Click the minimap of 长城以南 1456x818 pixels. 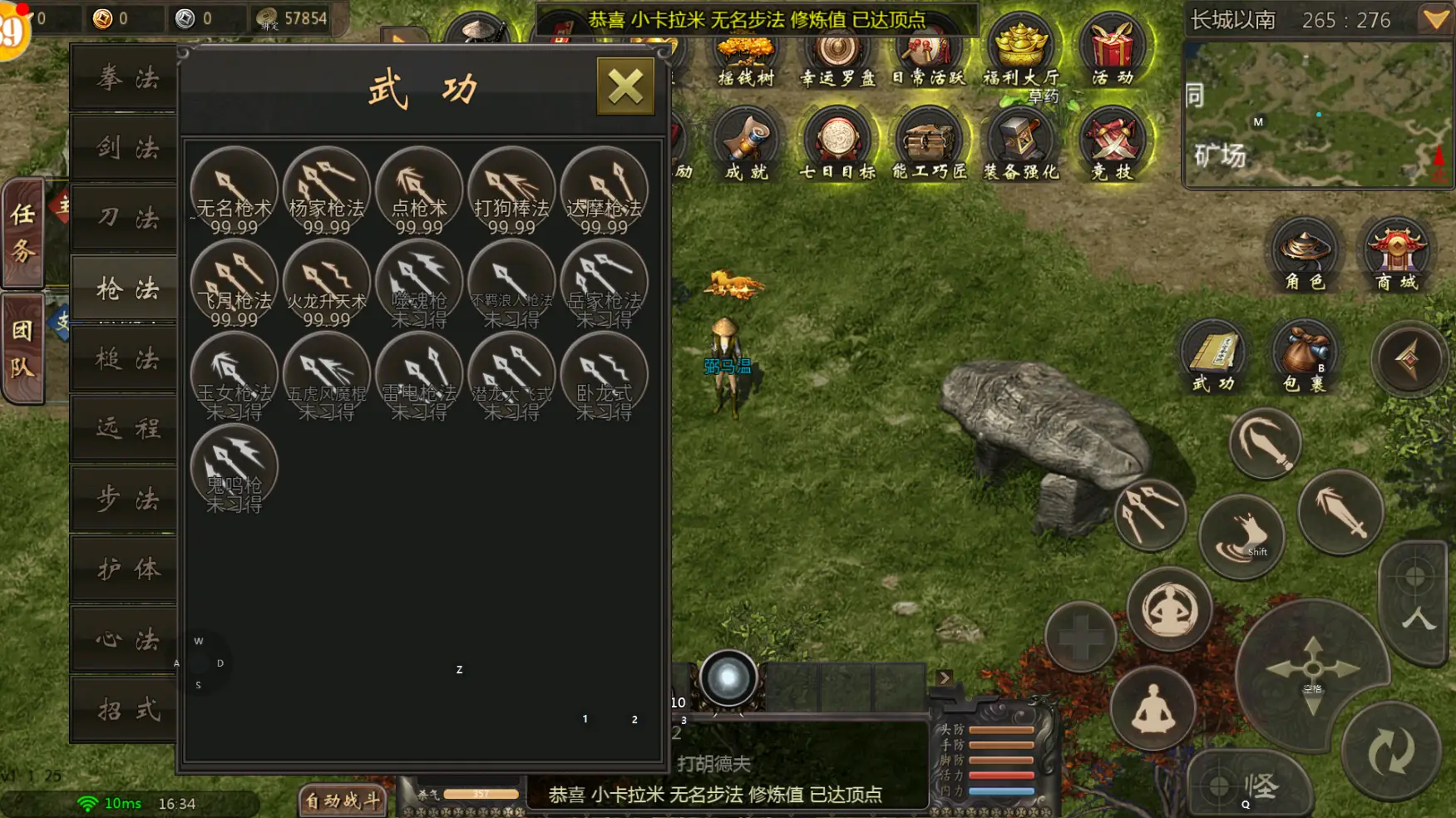click(1317, 115)
